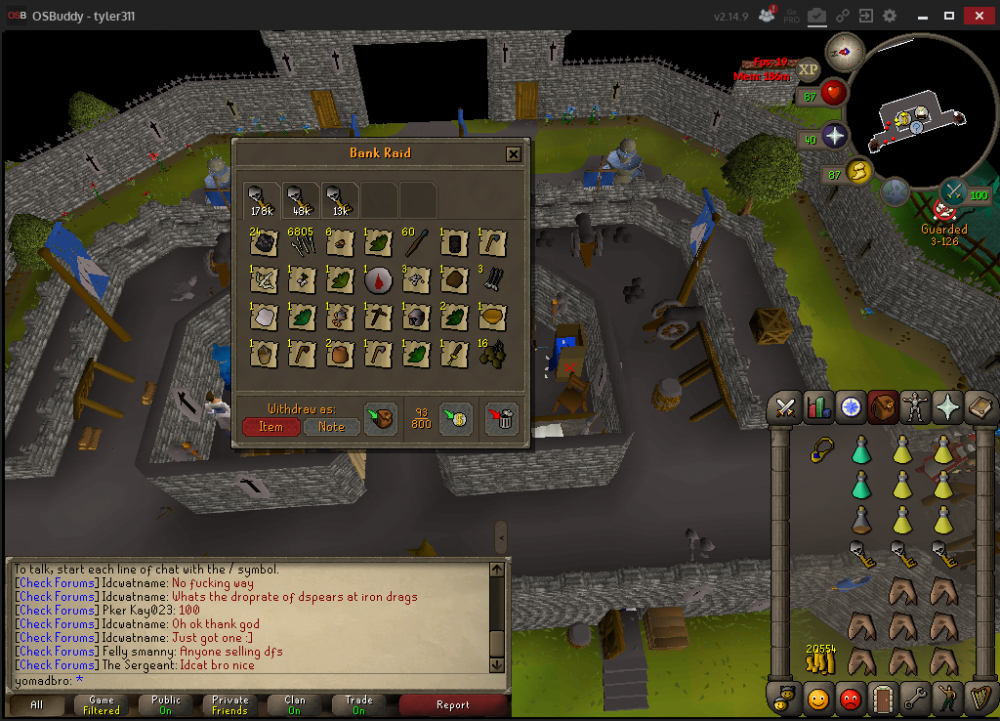
Task: Set withdraw mode to Item
Action: point(271,427)
